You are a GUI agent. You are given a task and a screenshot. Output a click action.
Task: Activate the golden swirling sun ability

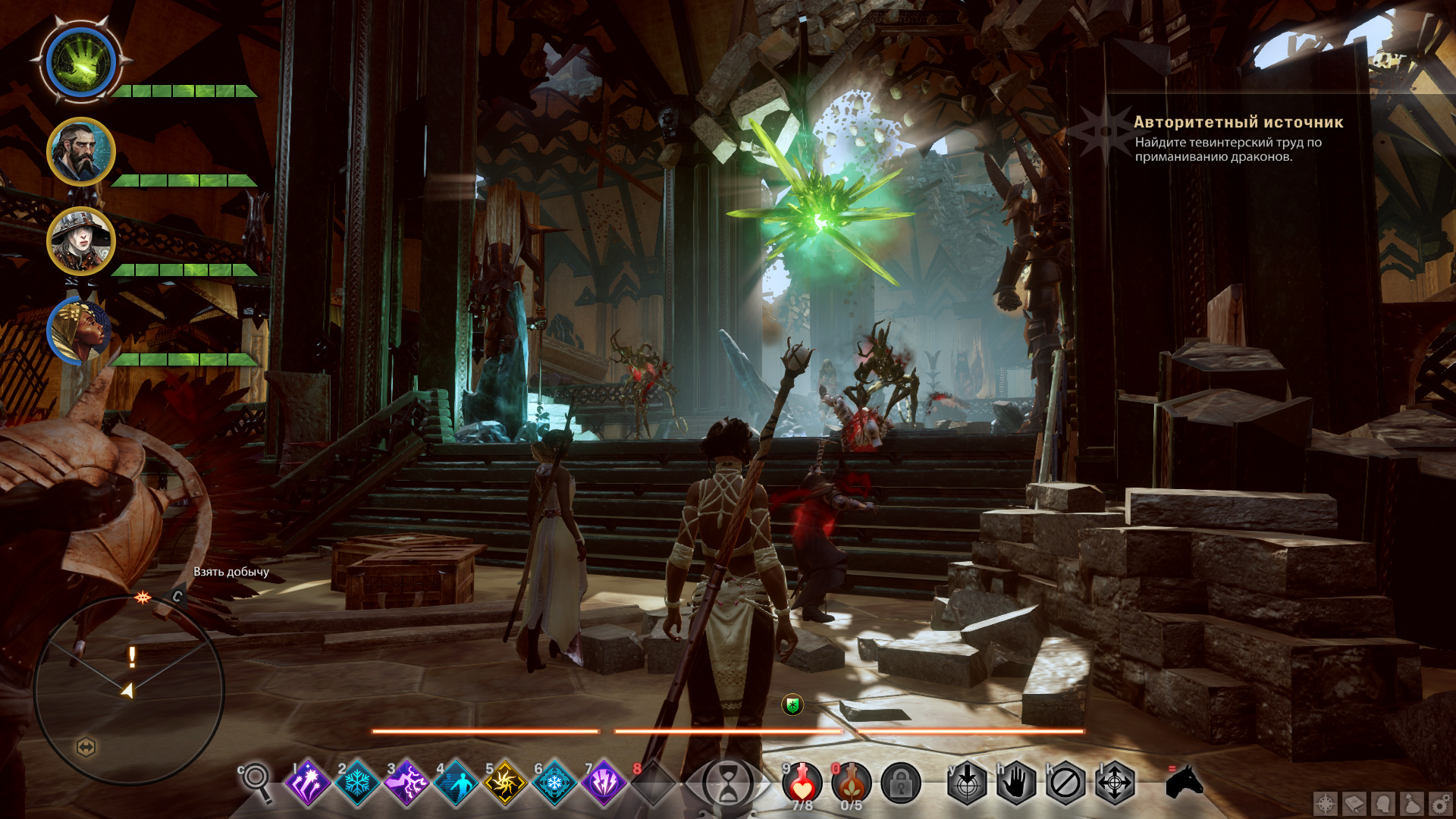[505, 783]
